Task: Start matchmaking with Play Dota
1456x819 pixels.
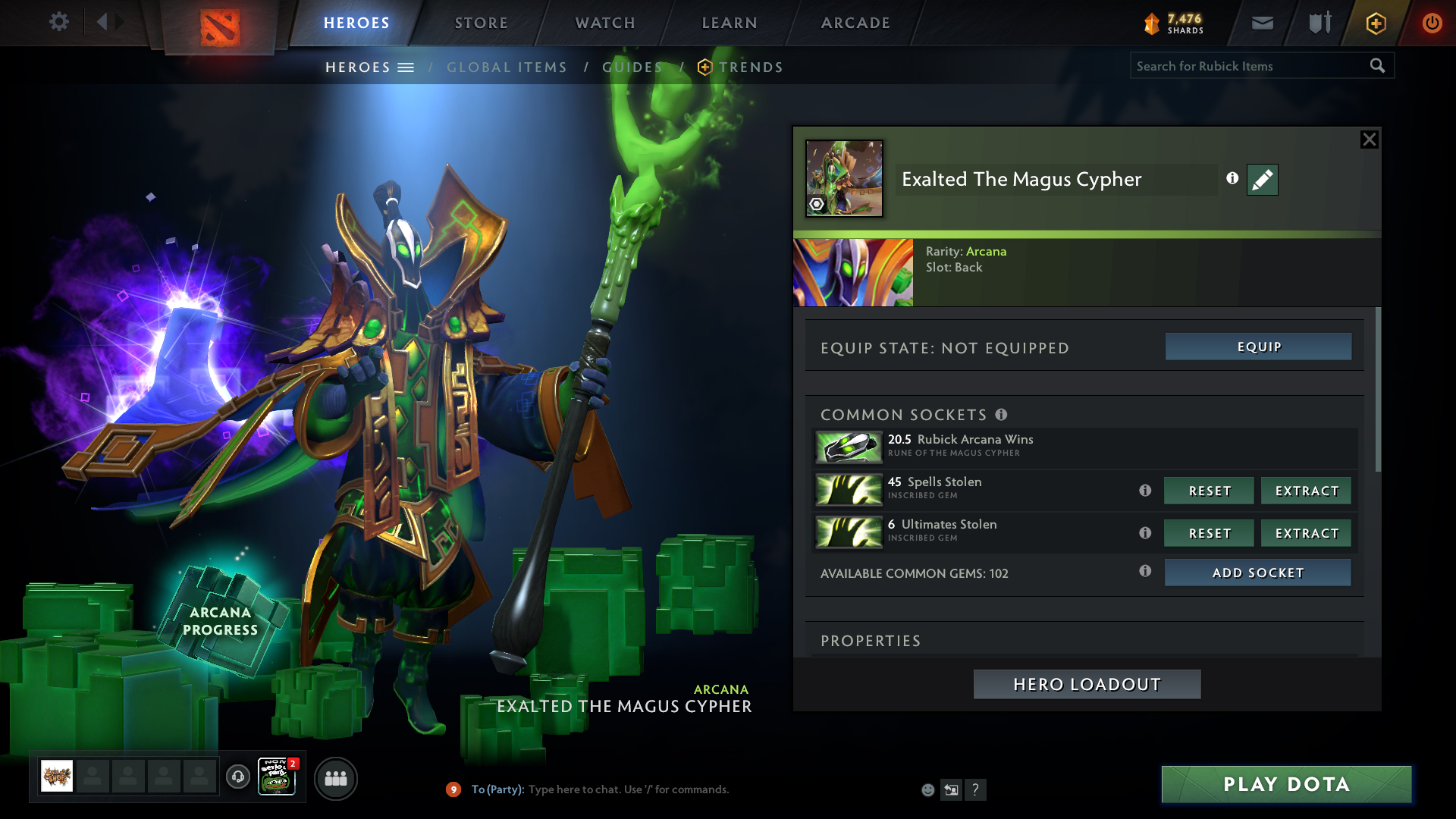Action: [1286, 784]
